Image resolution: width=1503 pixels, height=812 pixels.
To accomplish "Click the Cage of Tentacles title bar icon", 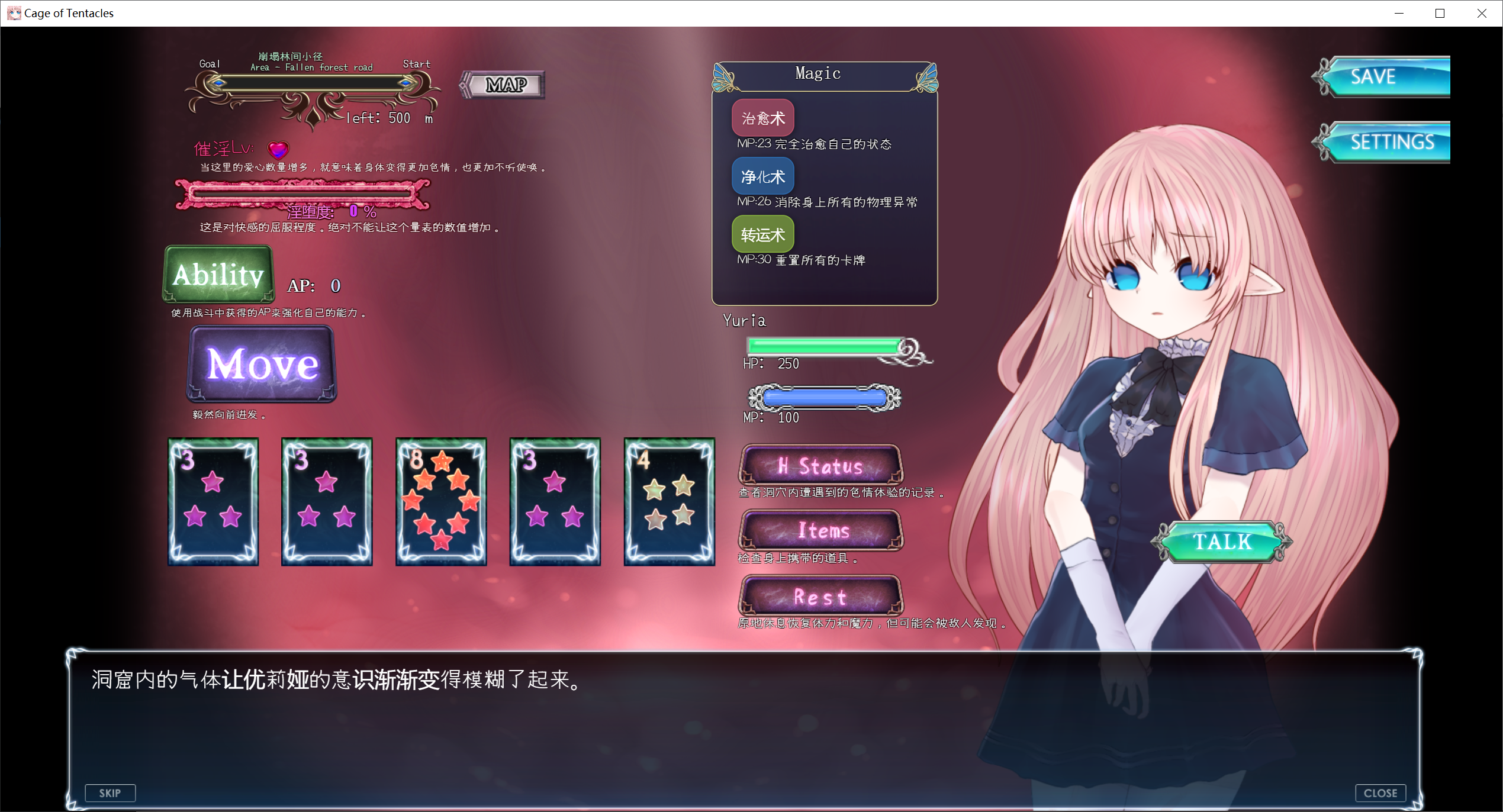I will 13,12.
